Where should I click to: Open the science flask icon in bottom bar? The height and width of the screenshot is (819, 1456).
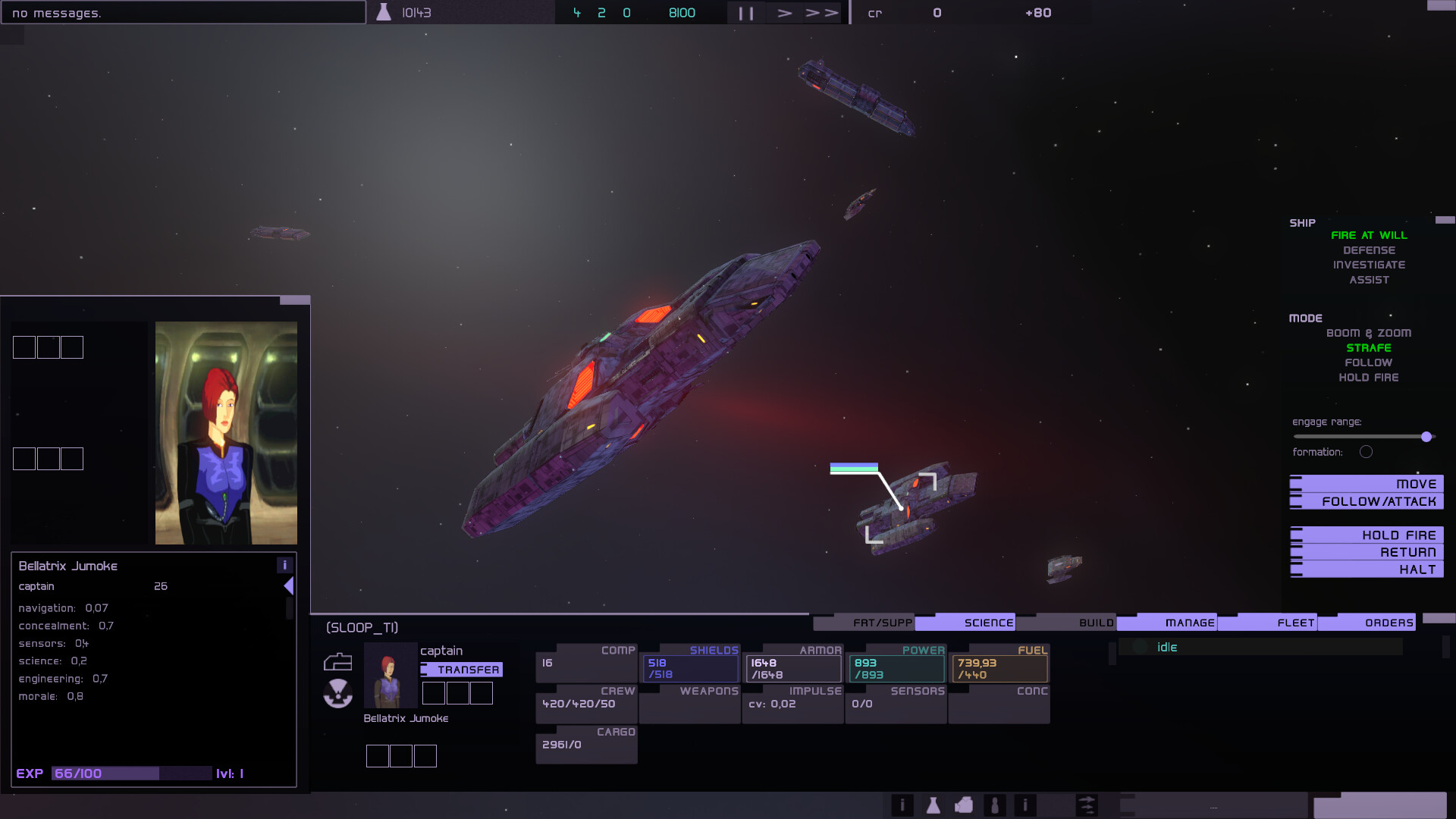934,805
